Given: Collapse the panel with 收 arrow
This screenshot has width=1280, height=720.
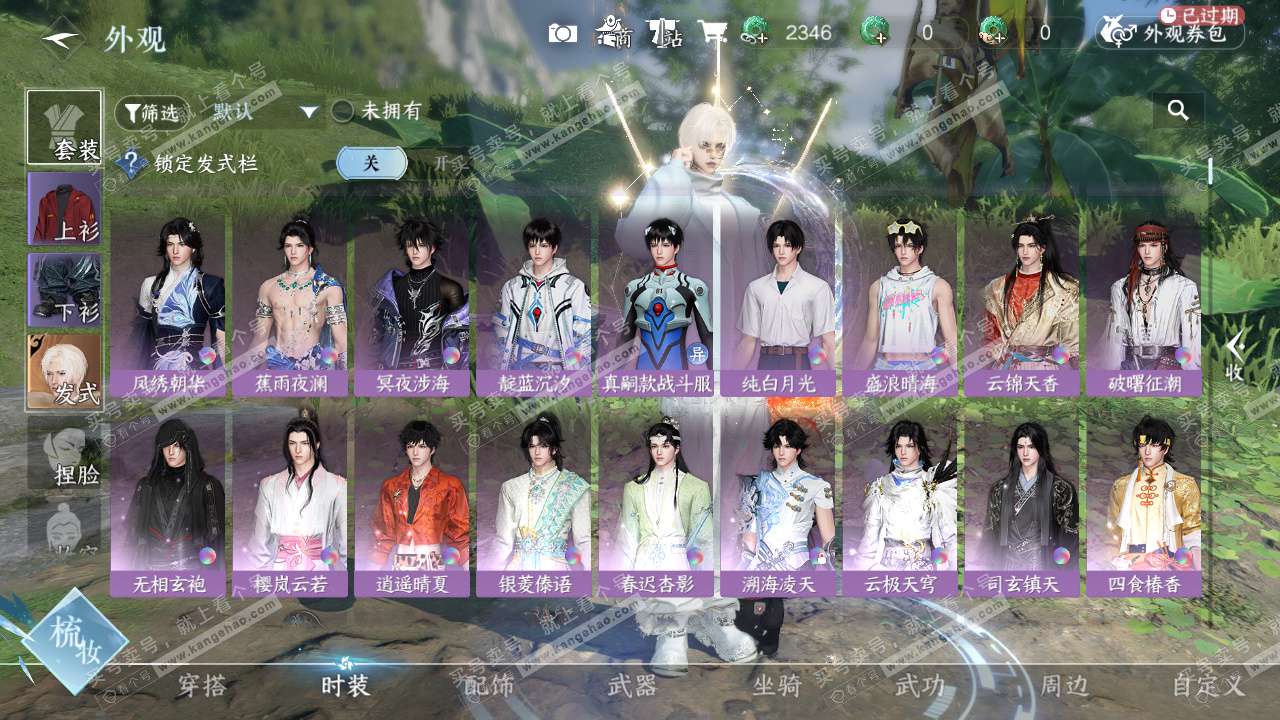Looking at the screenshot, I should pyautogui.click(x=1235, y=356).
